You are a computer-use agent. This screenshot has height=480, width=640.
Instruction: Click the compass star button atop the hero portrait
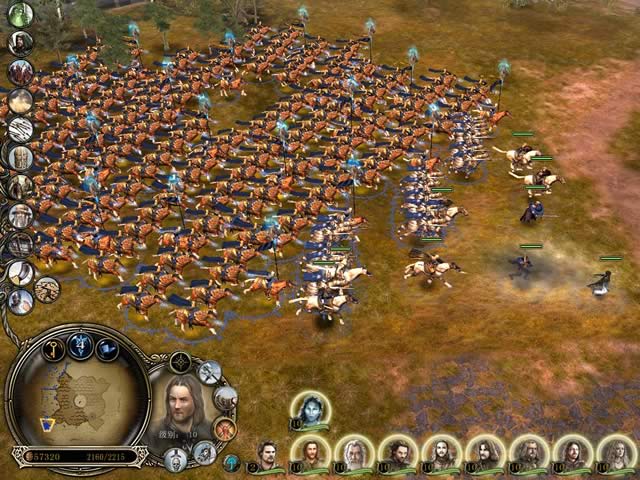pyautogui.click(x=180, y=361)
